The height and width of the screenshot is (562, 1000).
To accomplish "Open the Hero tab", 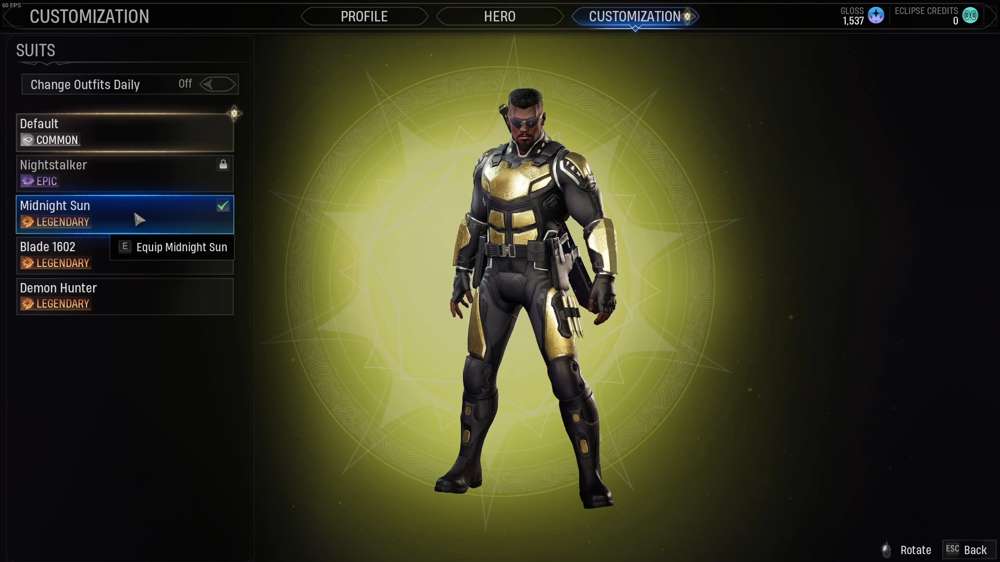I will click(499, 17).
